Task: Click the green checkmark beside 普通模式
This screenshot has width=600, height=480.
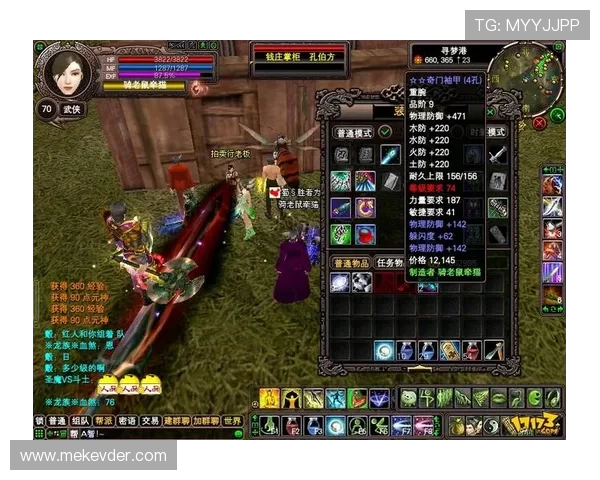Action: tap(385, 133)
